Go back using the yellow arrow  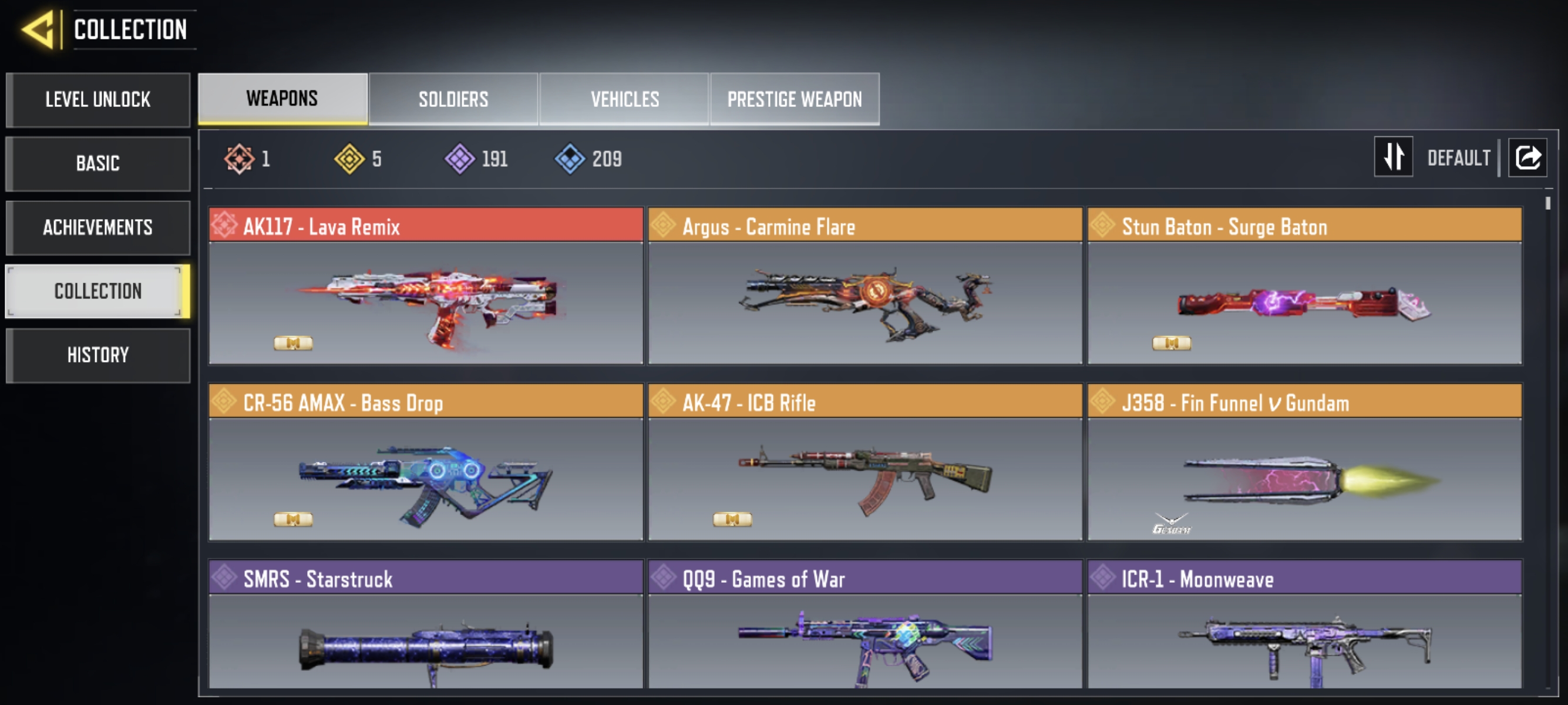38,29
